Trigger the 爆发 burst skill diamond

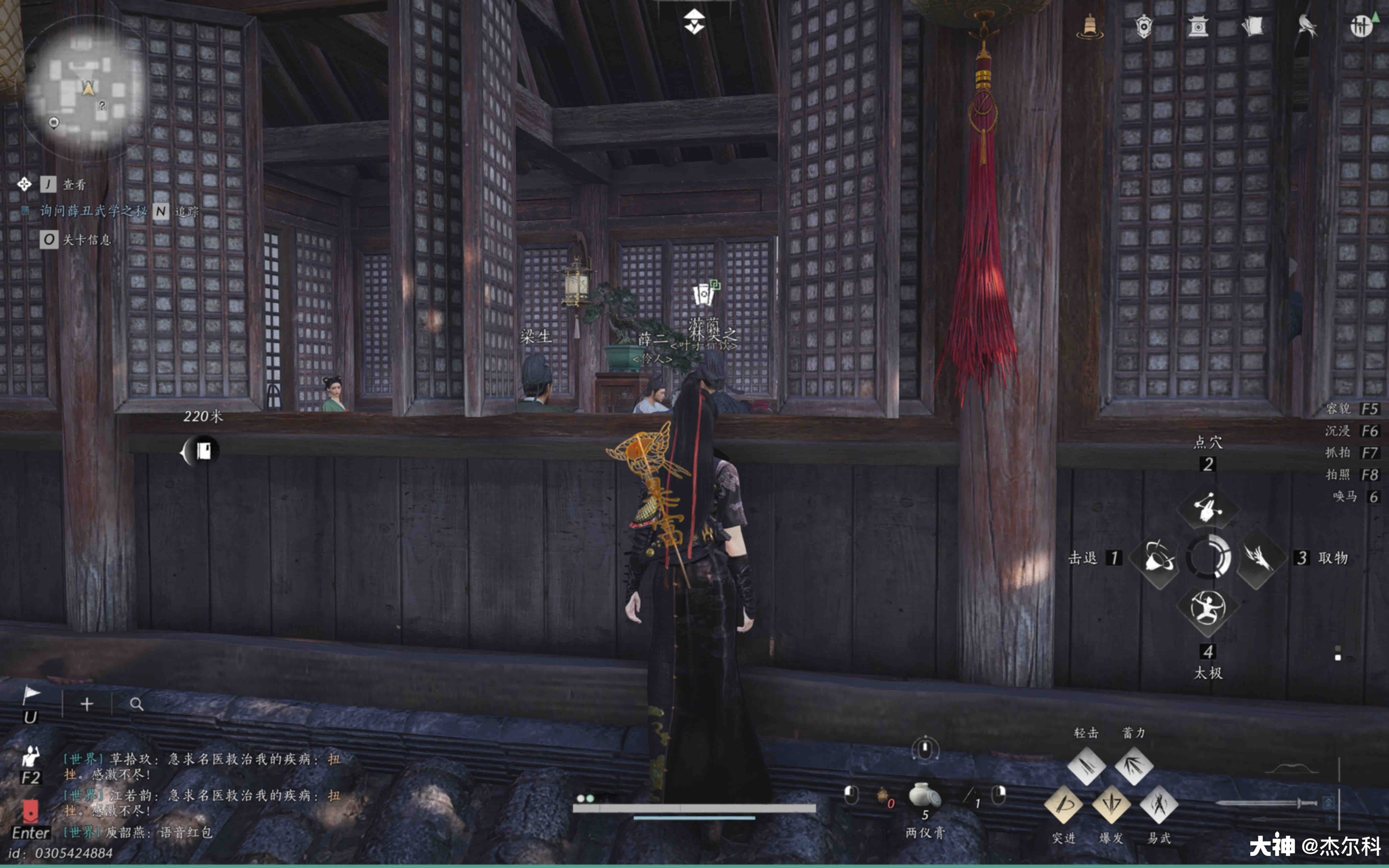1111,804
